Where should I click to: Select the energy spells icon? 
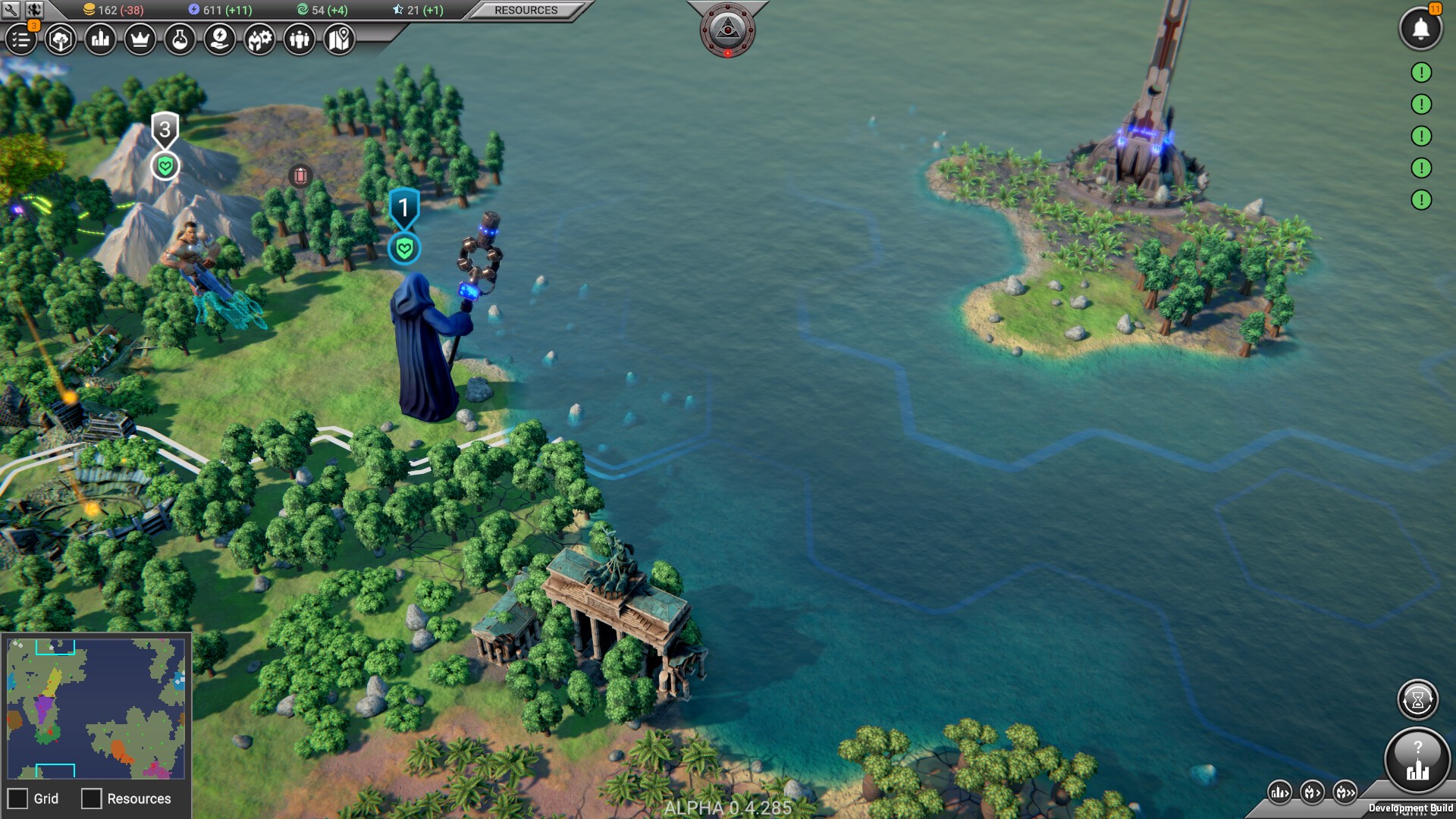tap(218, 40)
